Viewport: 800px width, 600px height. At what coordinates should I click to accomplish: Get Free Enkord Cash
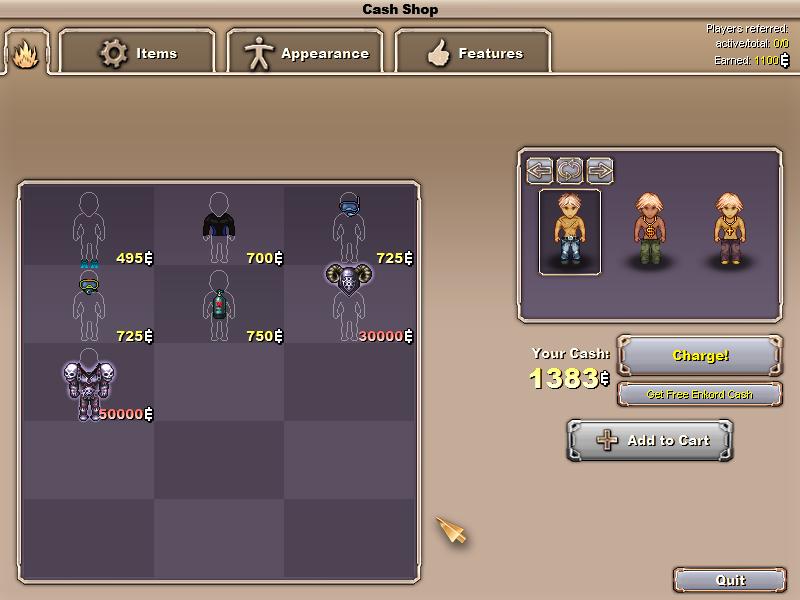(x=700, y=394)
